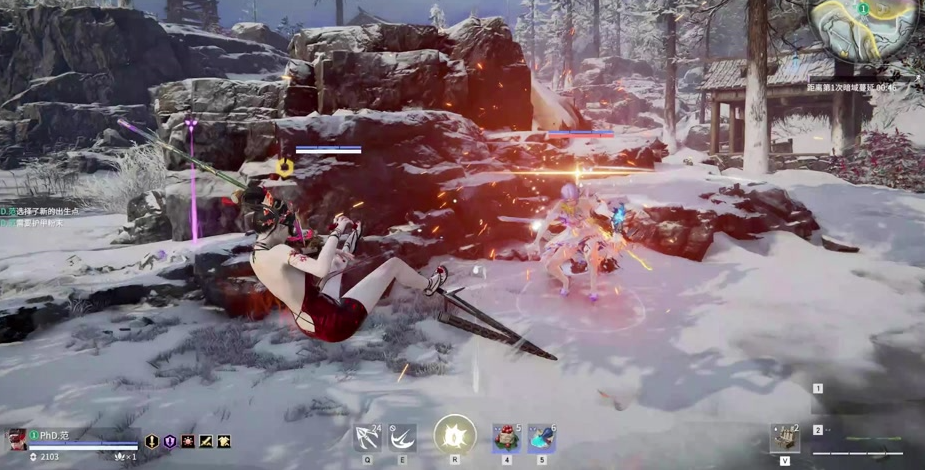The height and width of the screenshot is (470, 925).
Task: Use the red healing item in slot 4
Action: pyautogui.click(x=506, y=438)
